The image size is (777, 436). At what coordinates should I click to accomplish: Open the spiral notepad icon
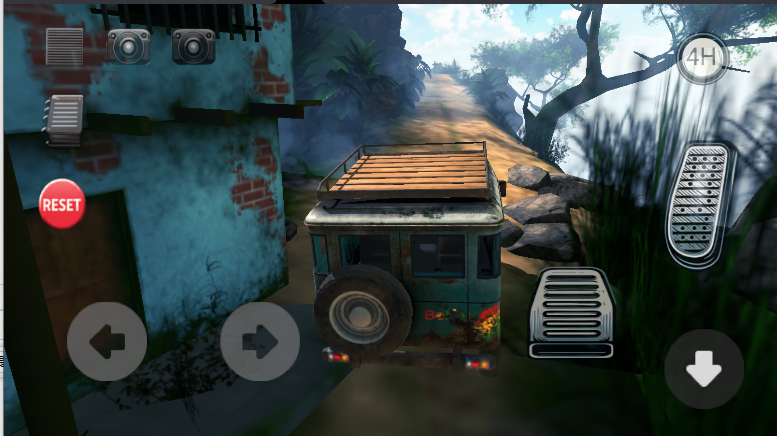tap(64, 117)
